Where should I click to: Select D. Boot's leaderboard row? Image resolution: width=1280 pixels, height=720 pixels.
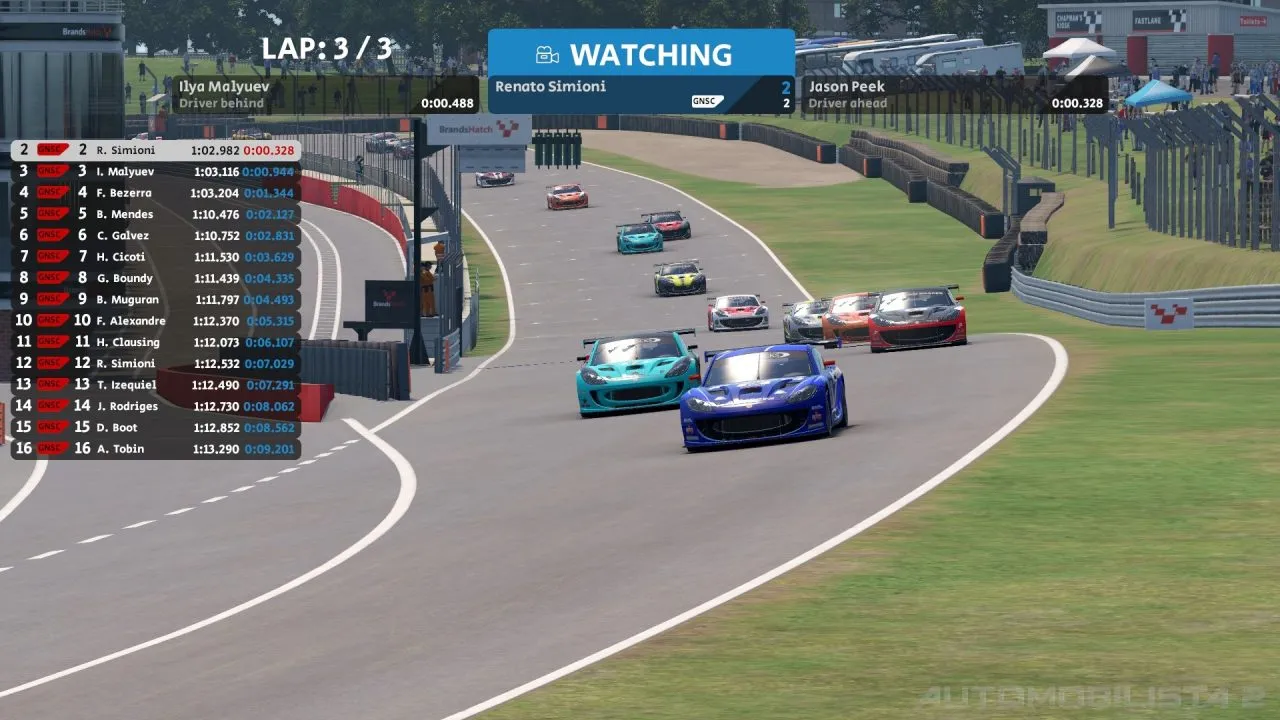[155, 427]
